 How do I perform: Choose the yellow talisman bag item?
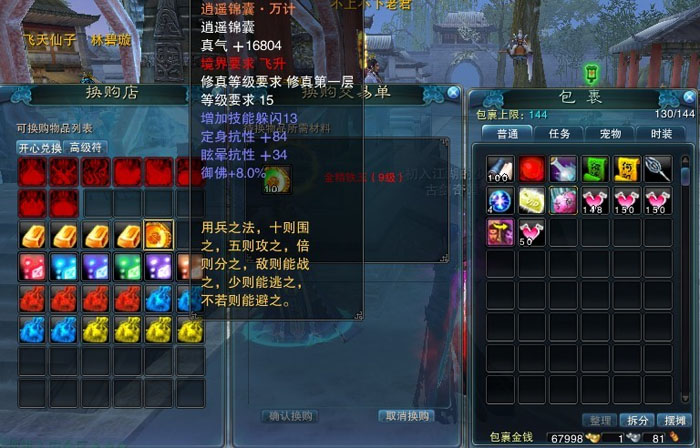(626, 169)
